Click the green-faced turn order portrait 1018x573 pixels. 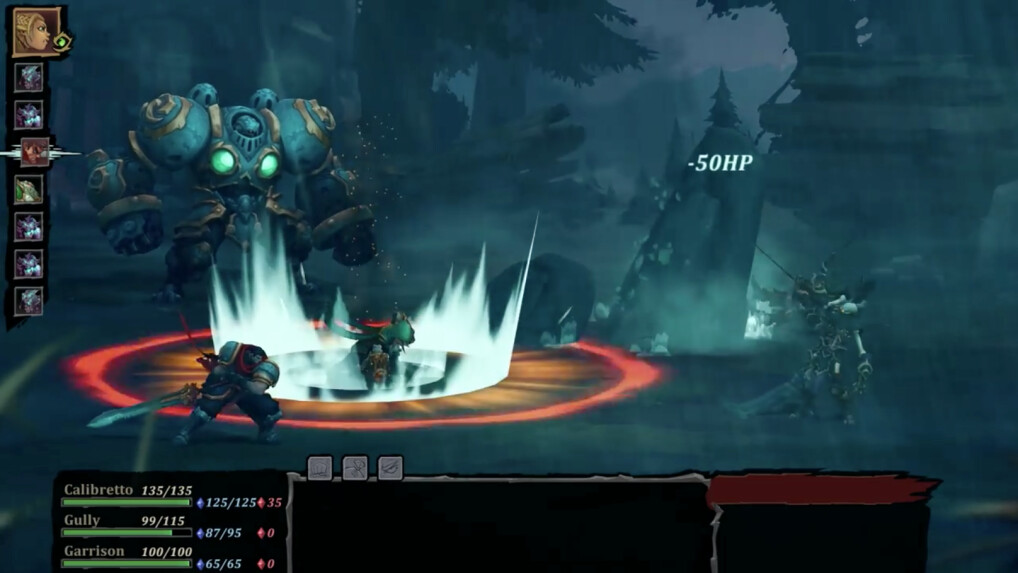[x=29, y=190]
